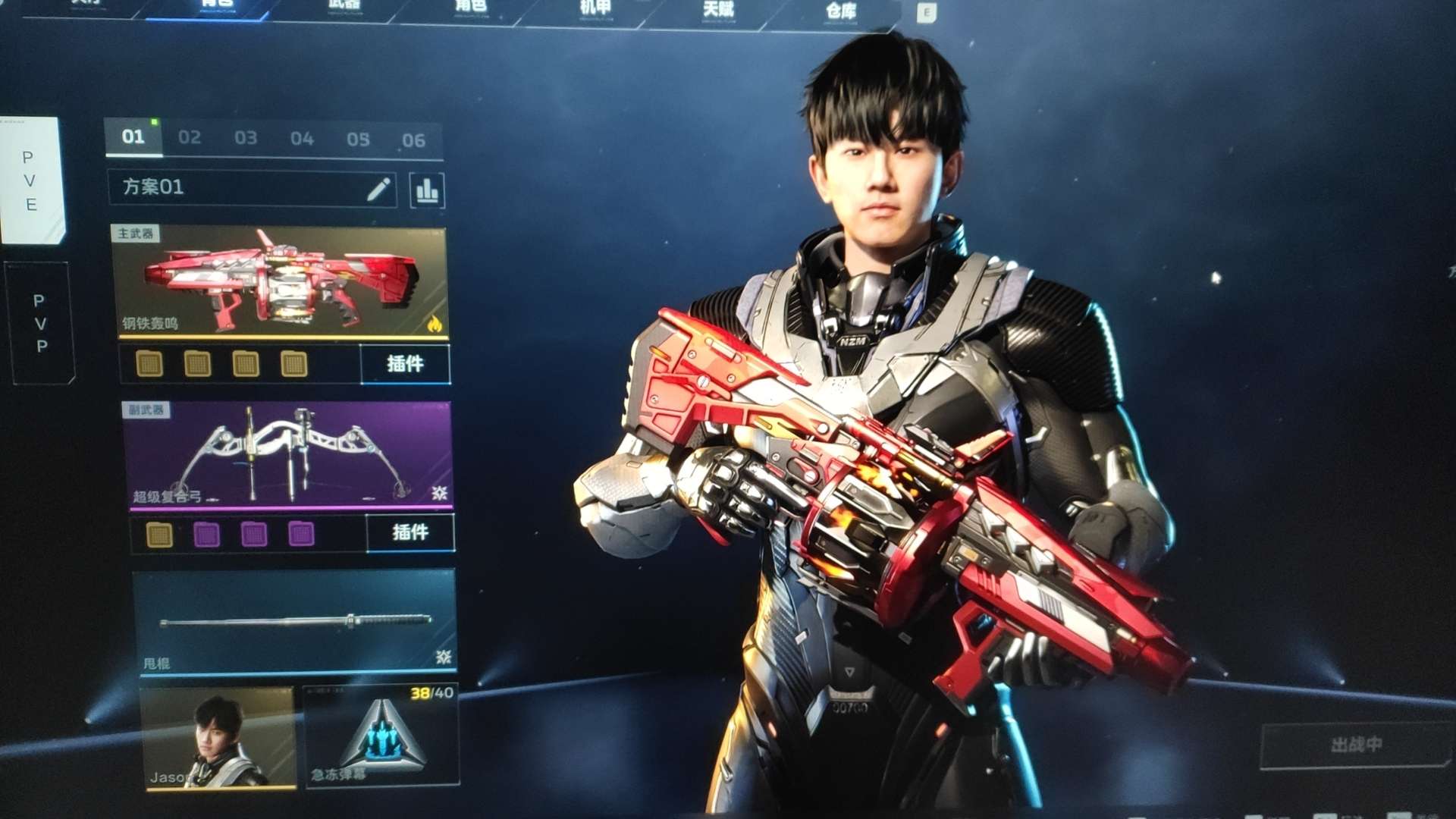Viewport: 1456px width, 819px height.
Task: Select the 钢铁轰鸣 primary weapon slot
Action: pyautogui.click(x=279, y=282)
